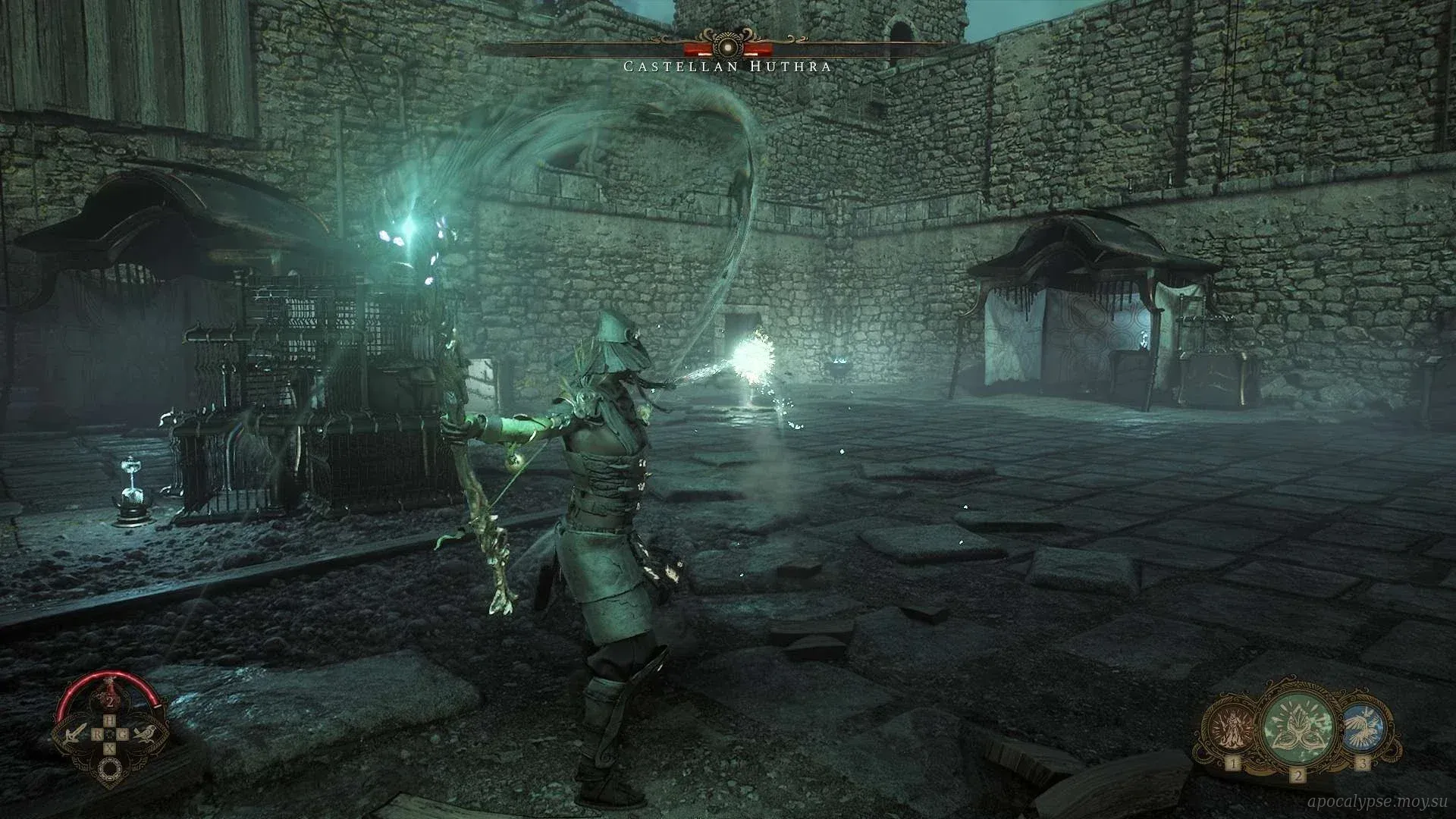Activate the brown radiant figure ability
1456x819 pixels.
(x=1232, y=727)
